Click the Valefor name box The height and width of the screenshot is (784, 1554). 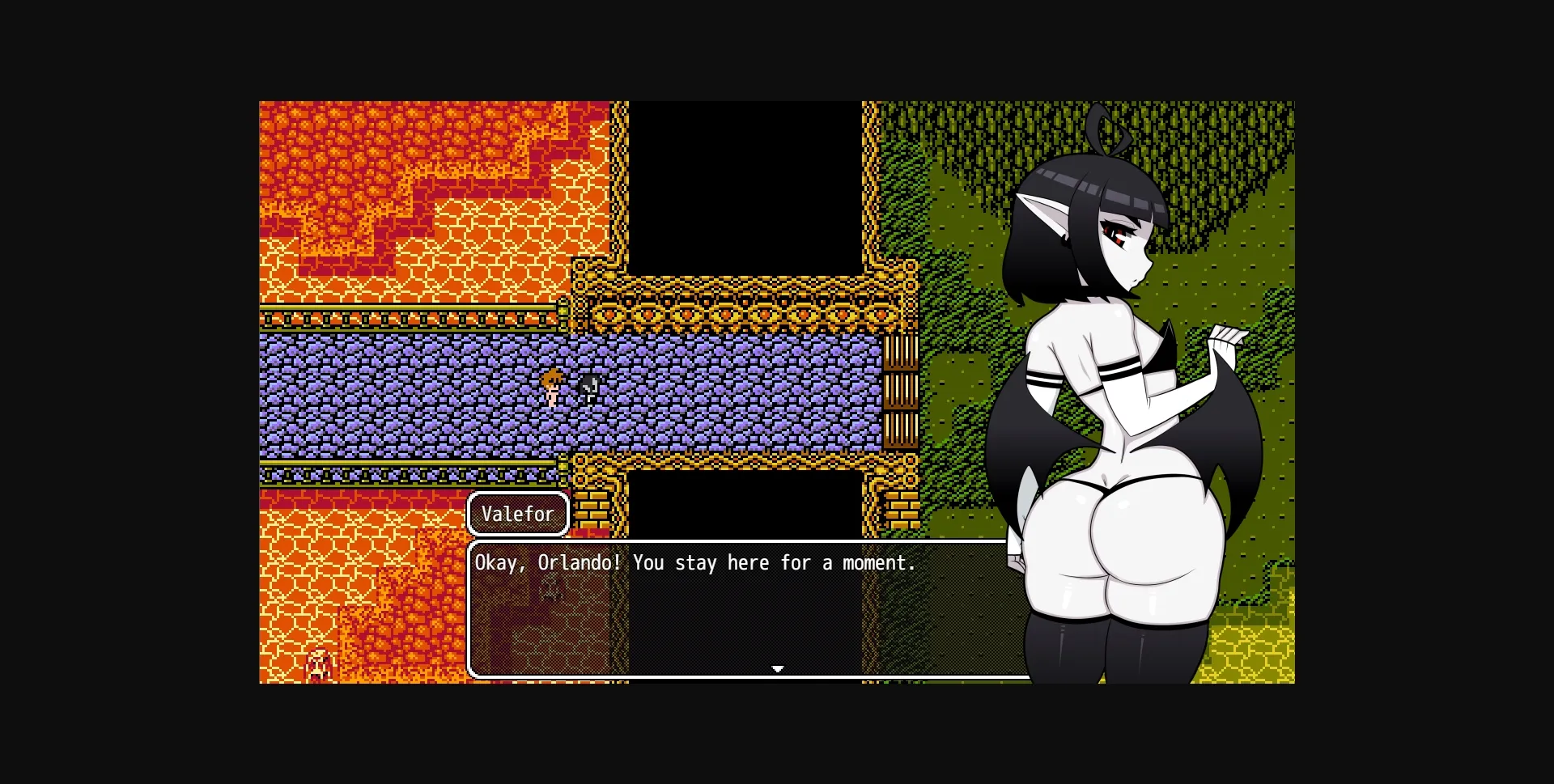(x=517, y=513)
